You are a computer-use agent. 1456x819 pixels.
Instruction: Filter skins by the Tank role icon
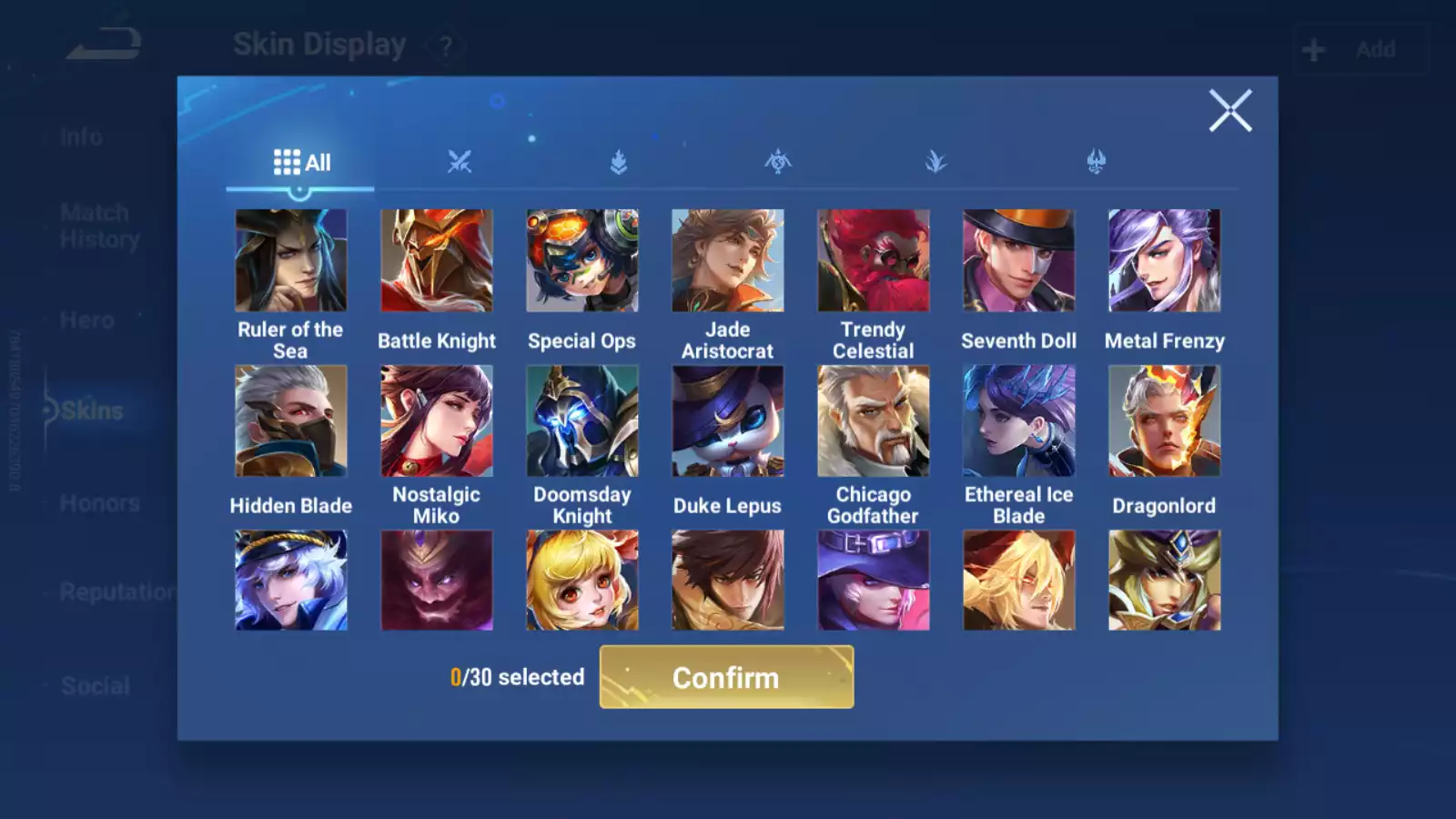pos(618,162)
